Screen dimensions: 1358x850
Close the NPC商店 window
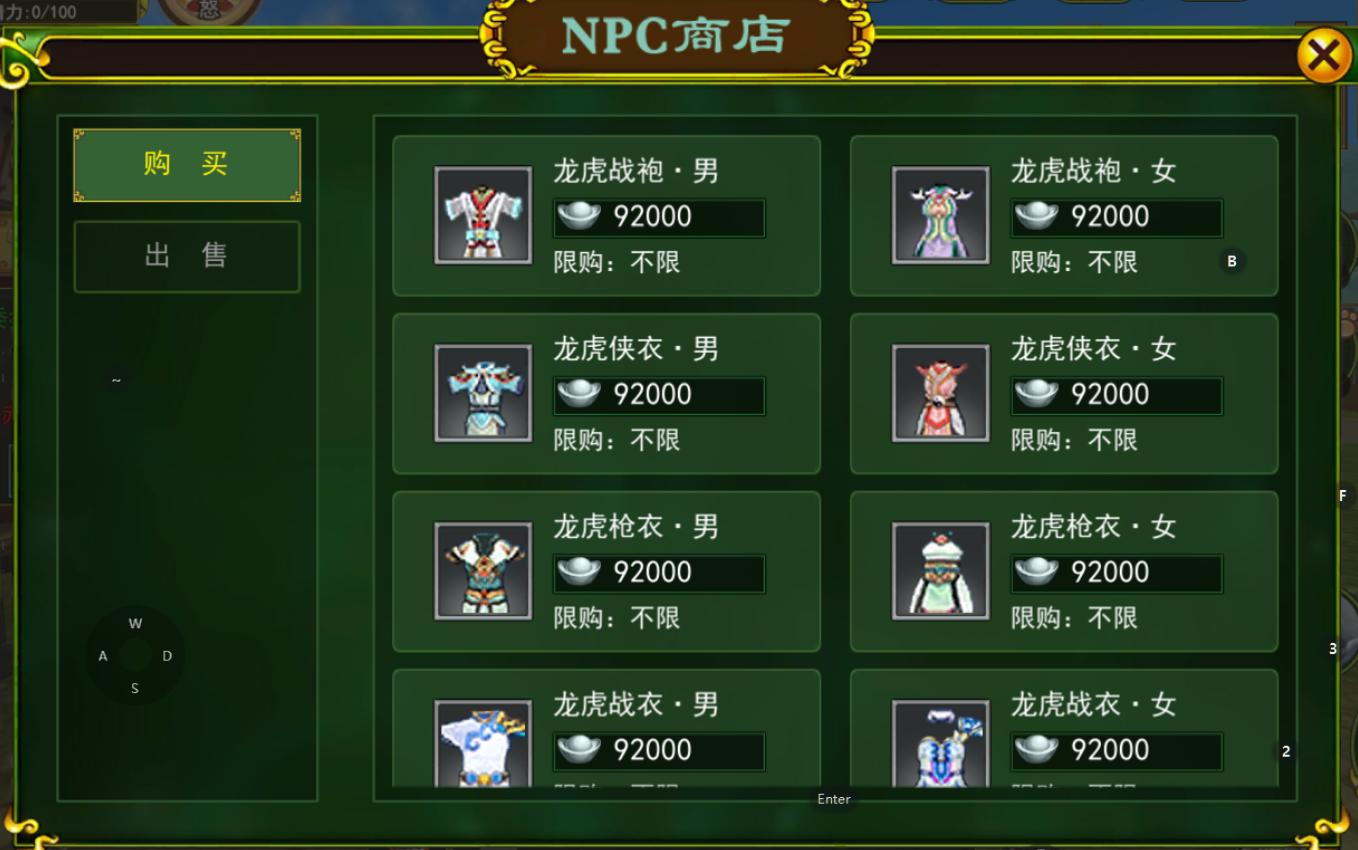click(x=1322, y=55)
